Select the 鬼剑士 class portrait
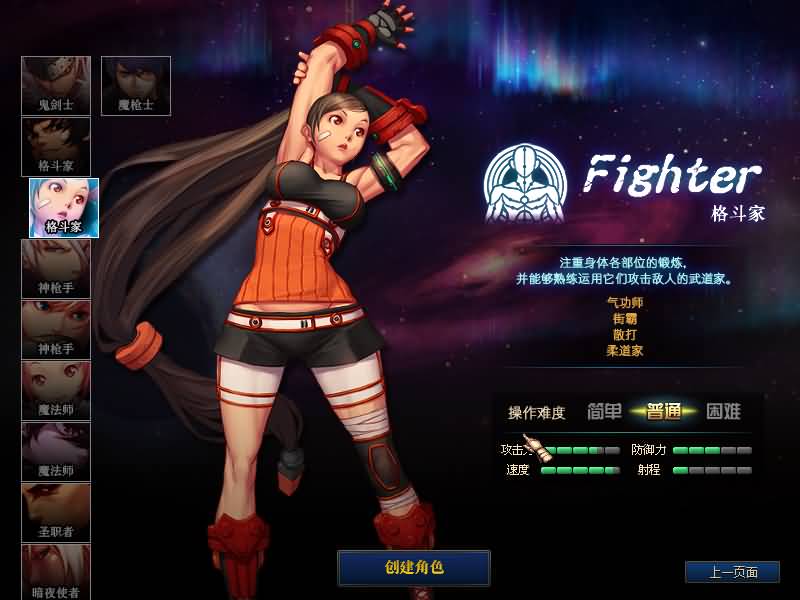Viewport: 800px width, 600px height. tap(56, 86)
